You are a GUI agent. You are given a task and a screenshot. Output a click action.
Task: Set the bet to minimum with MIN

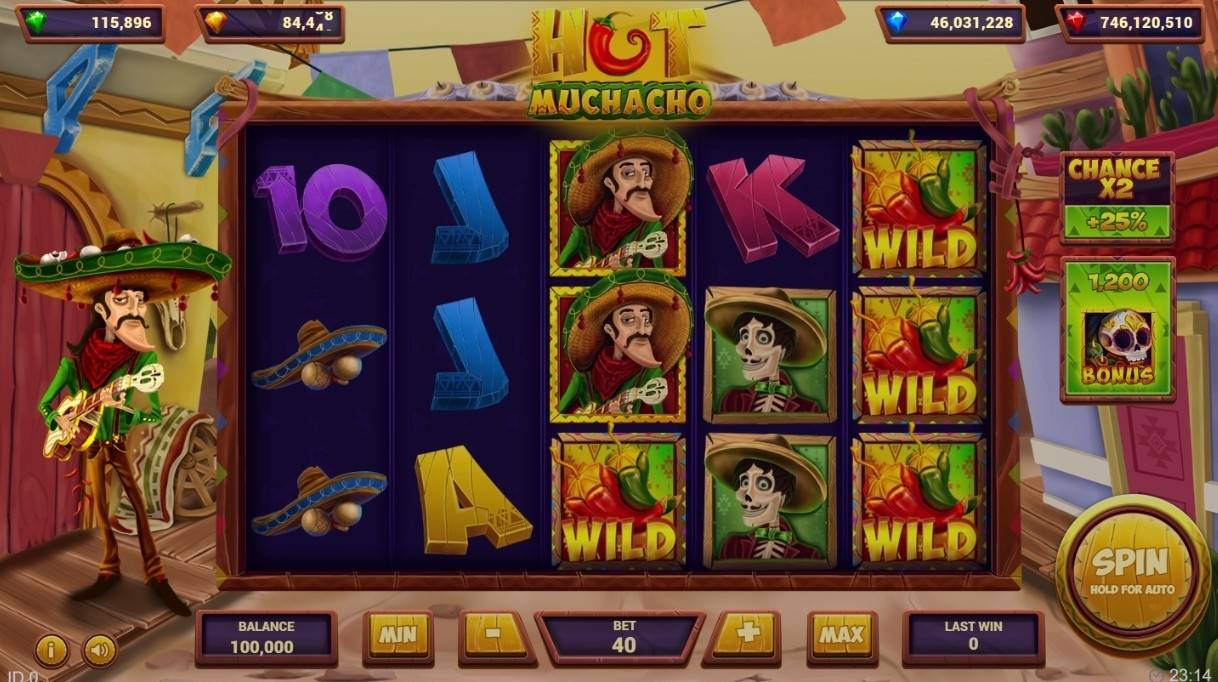pyautogui.click(x=398, y=635)
